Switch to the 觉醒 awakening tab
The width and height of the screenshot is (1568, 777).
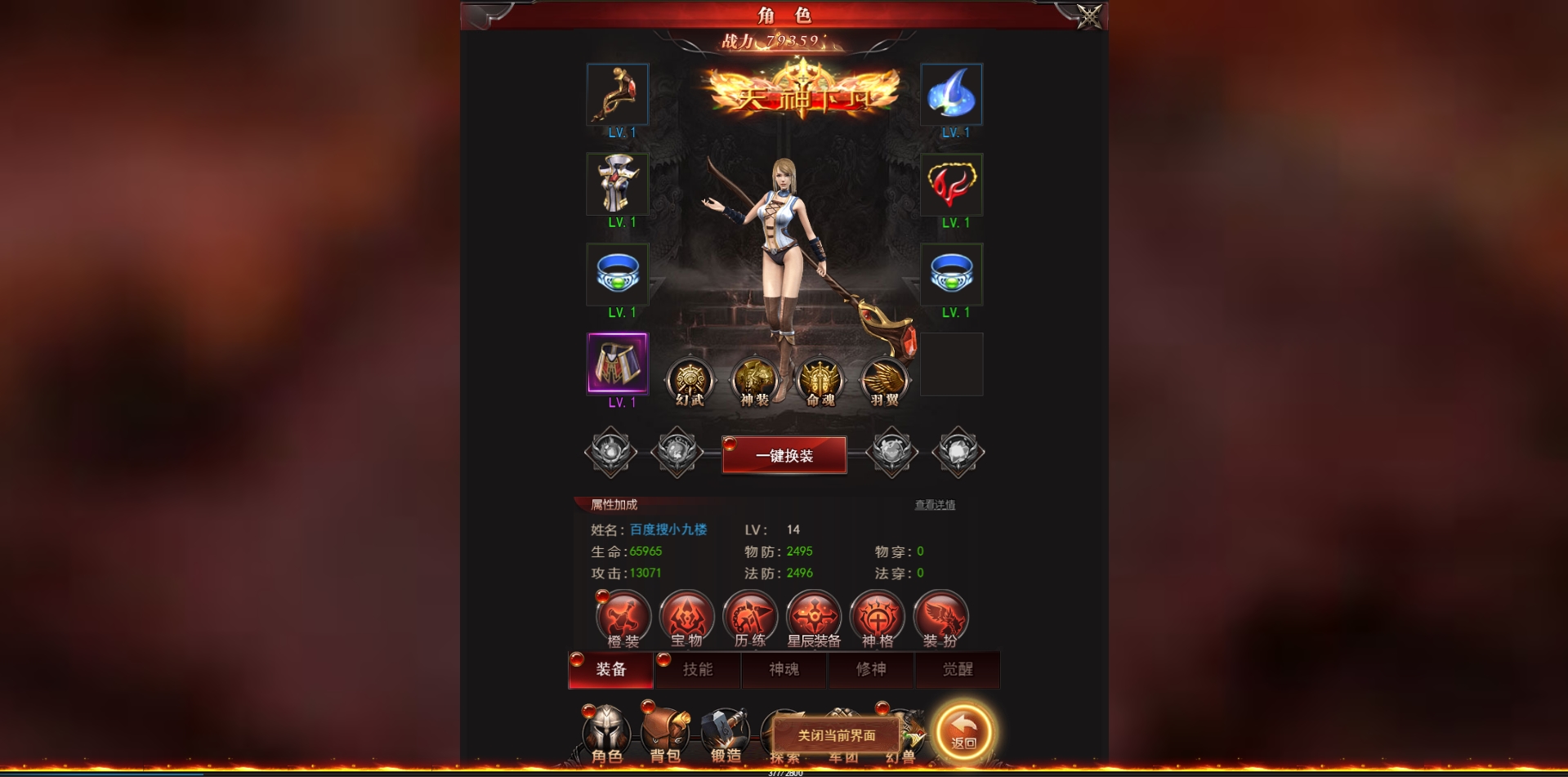[958, 670]
